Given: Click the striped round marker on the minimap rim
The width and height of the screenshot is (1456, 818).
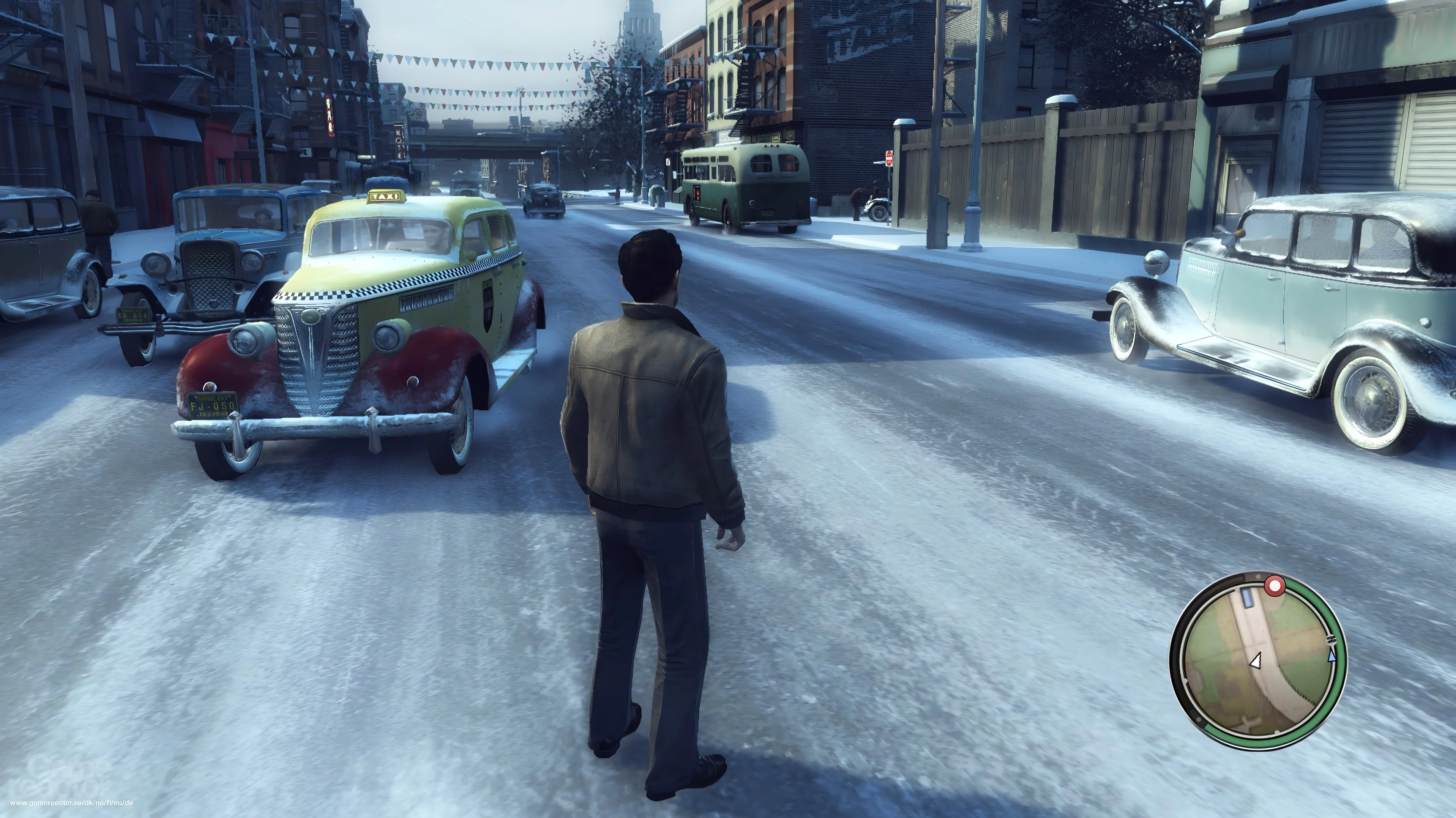Looking at the screenshot, I should coord(1331,640).
